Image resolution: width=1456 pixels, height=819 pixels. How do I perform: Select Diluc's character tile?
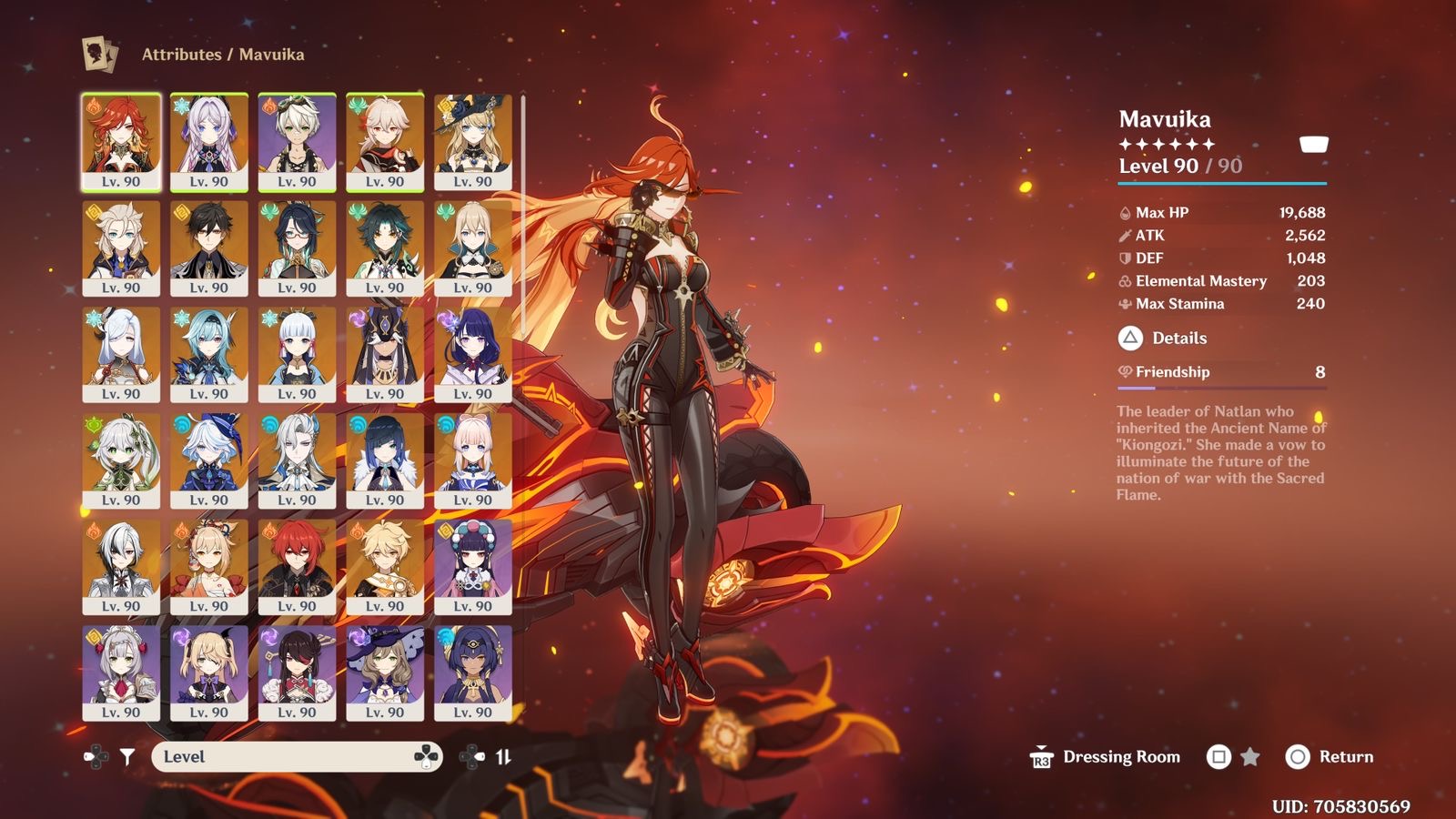[297, 567]
